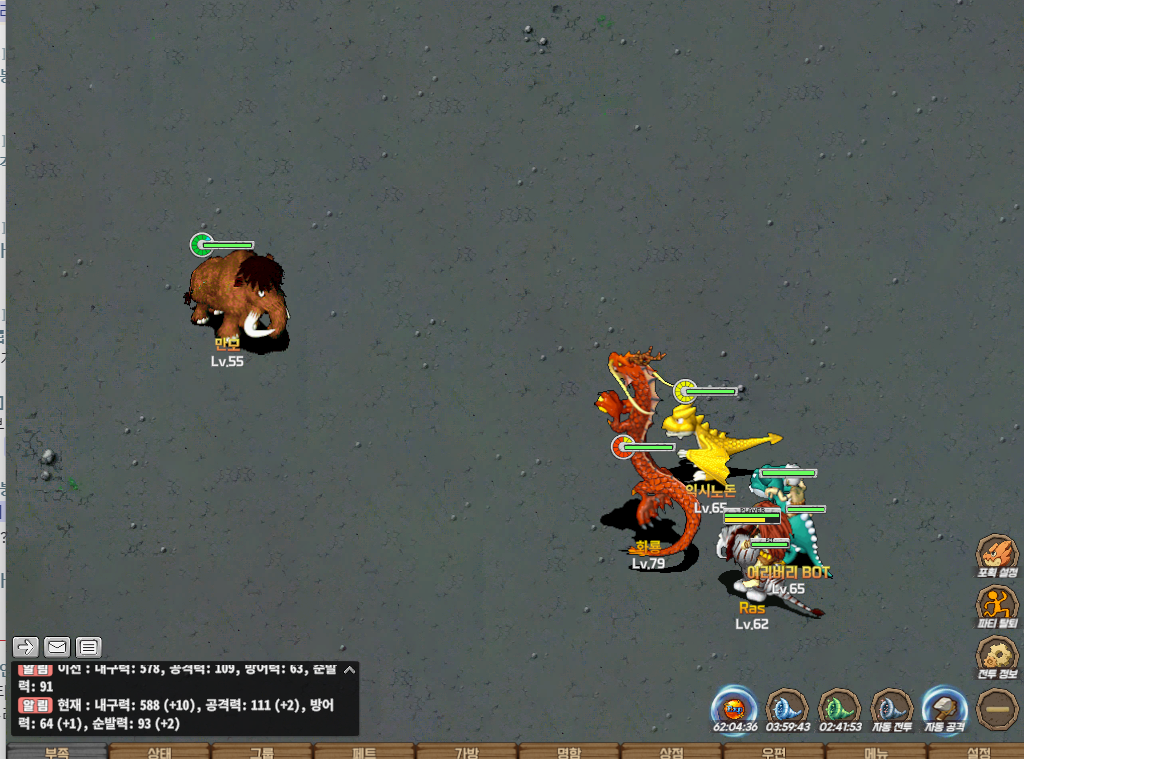Open the 우편 mail tab

773,752
